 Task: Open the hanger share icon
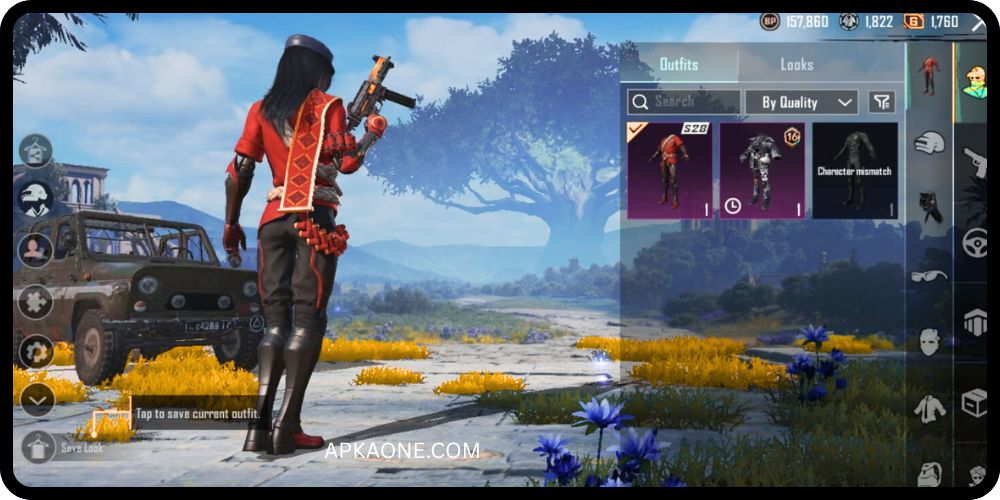coord(37,150)
